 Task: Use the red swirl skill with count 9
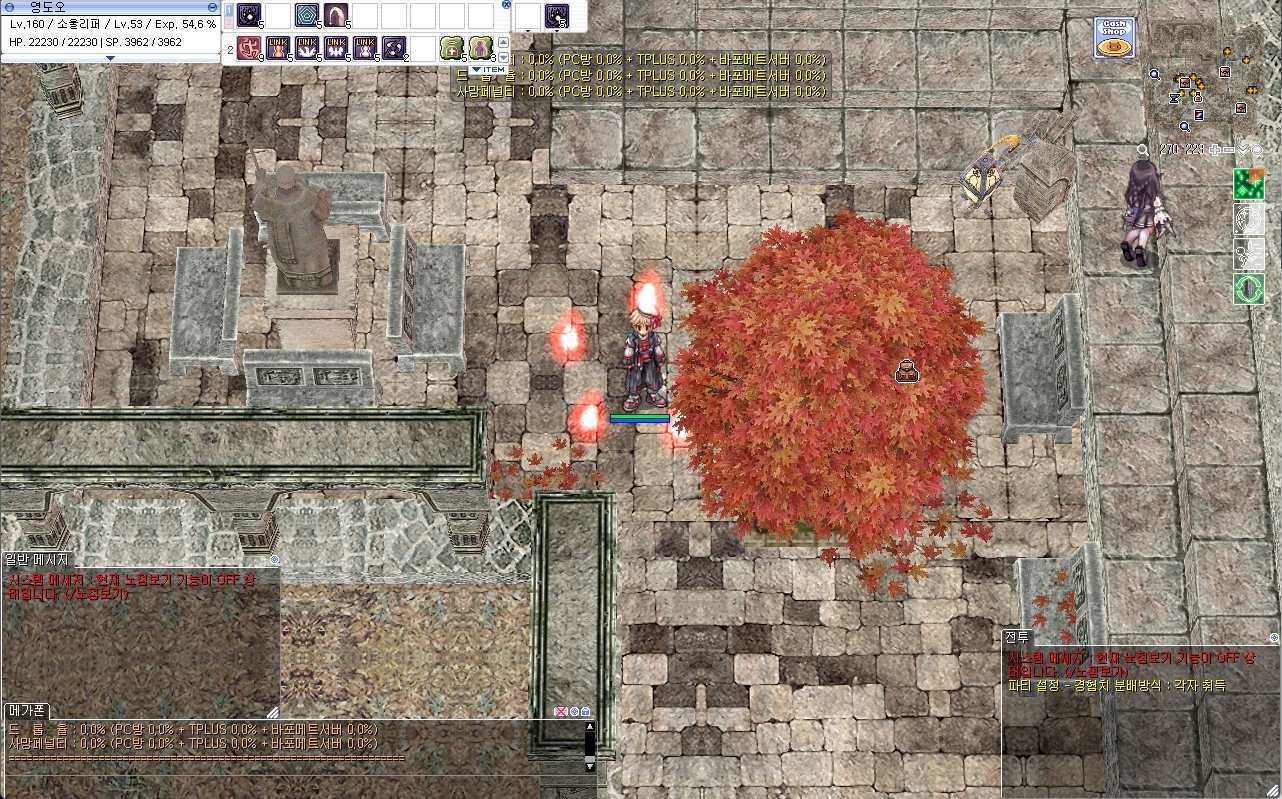pos(249,48)
